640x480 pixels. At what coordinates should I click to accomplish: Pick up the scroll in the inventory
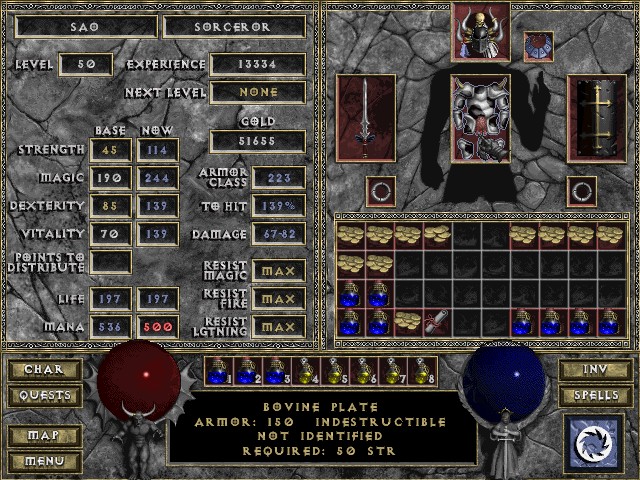(438, 322)
